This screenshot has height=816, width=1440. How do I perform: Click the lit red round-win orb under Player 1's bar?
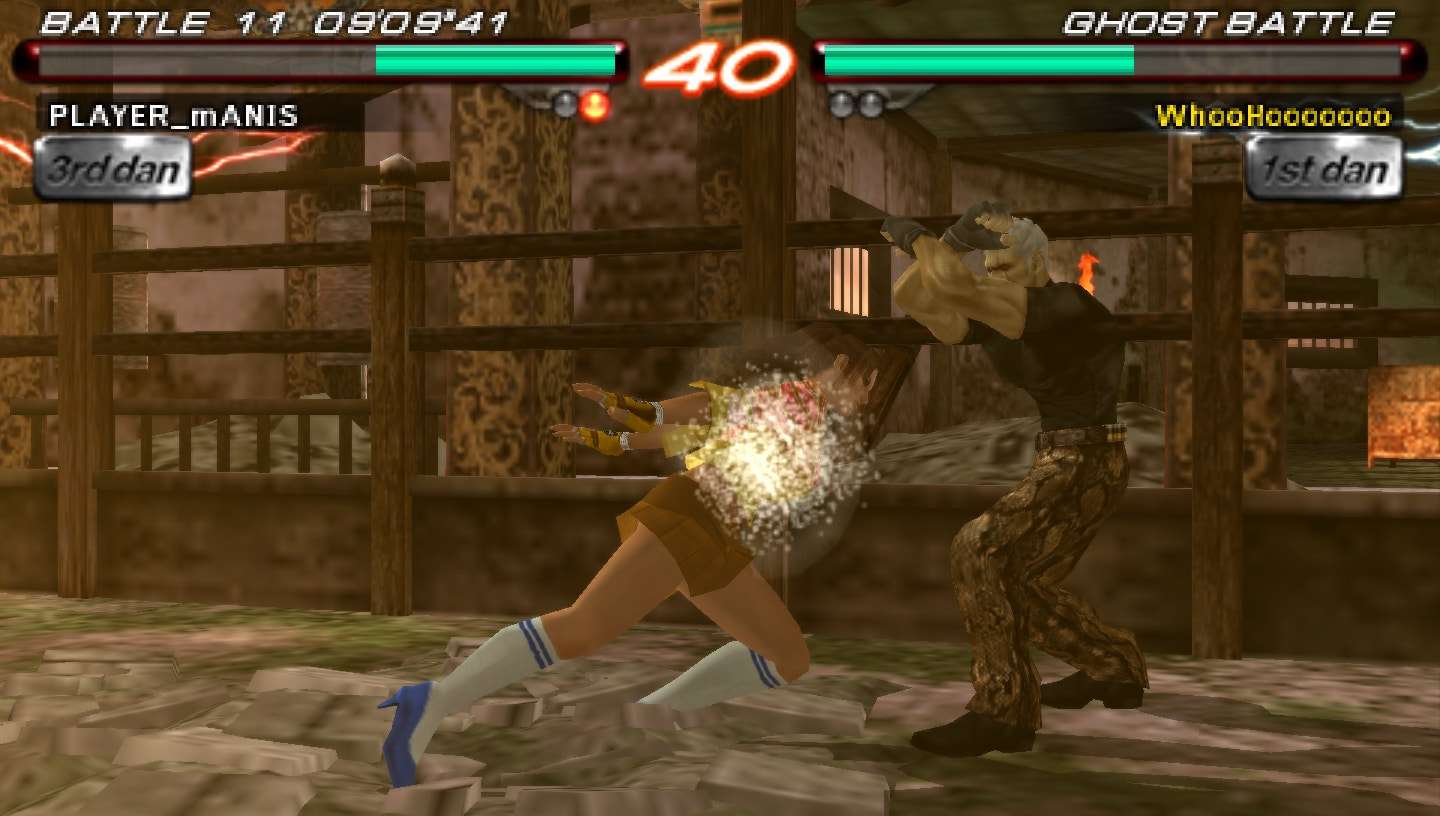point(594,105)
